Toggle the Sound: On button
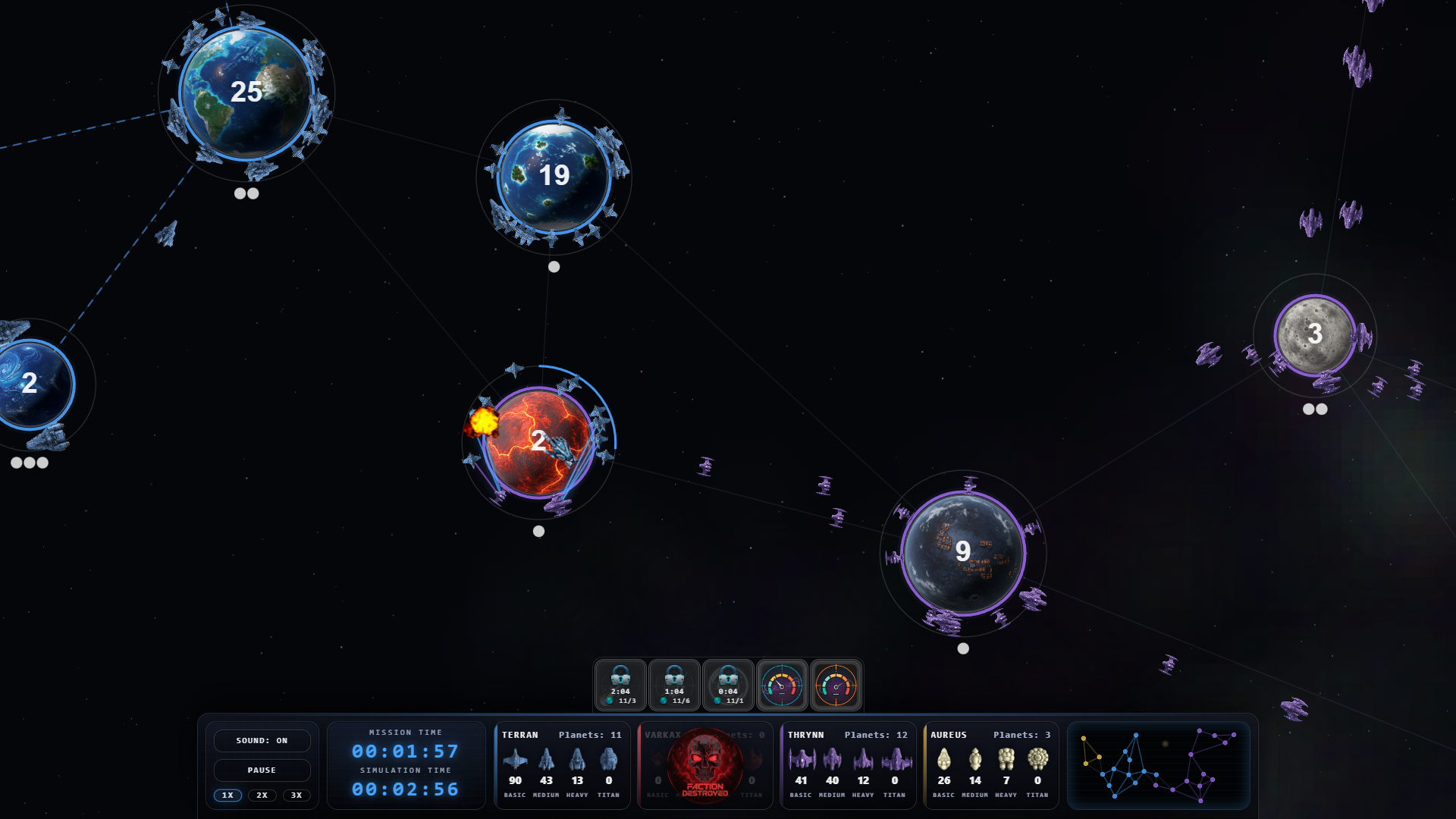The height and width of the screenshot is (819, 1456). tap(262, 740)
